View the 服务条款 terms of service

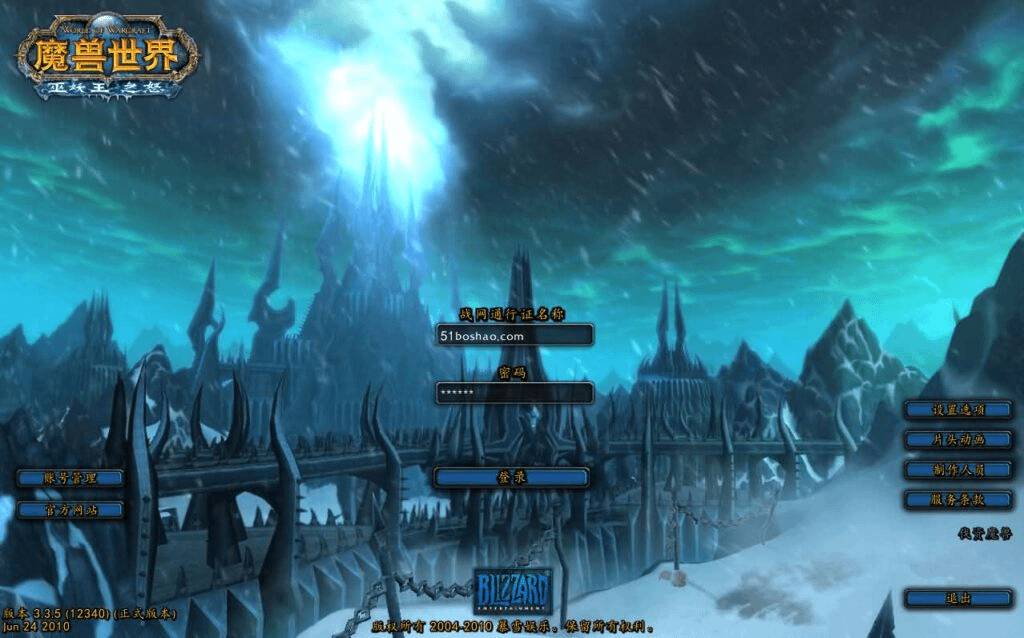958,499
